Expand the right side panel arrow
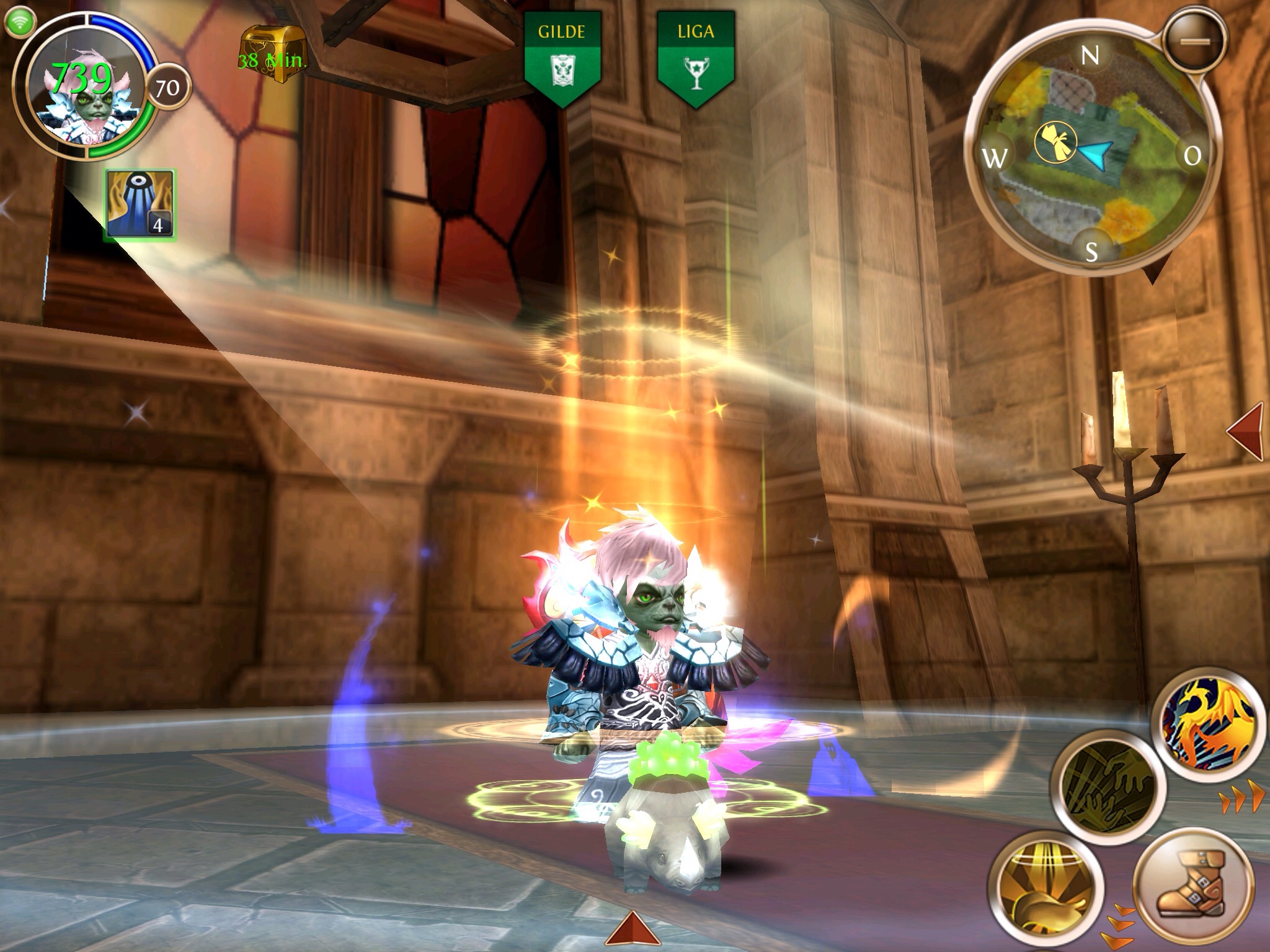Viewport: 1270px width, 952px height. 1246,431
